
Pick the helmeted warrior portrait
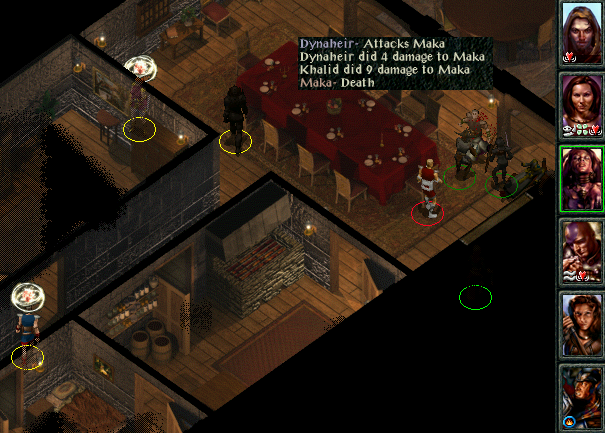coord(581,394)
